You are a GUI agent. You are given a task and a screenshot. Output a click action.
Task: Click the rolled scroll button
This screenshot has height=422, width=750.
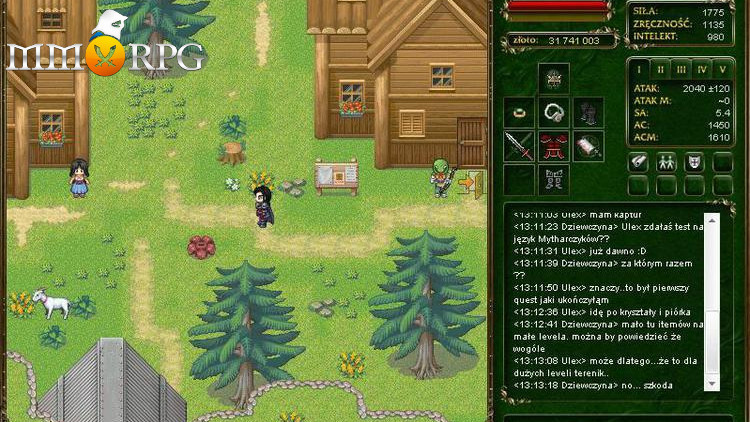tap(638, 162)
